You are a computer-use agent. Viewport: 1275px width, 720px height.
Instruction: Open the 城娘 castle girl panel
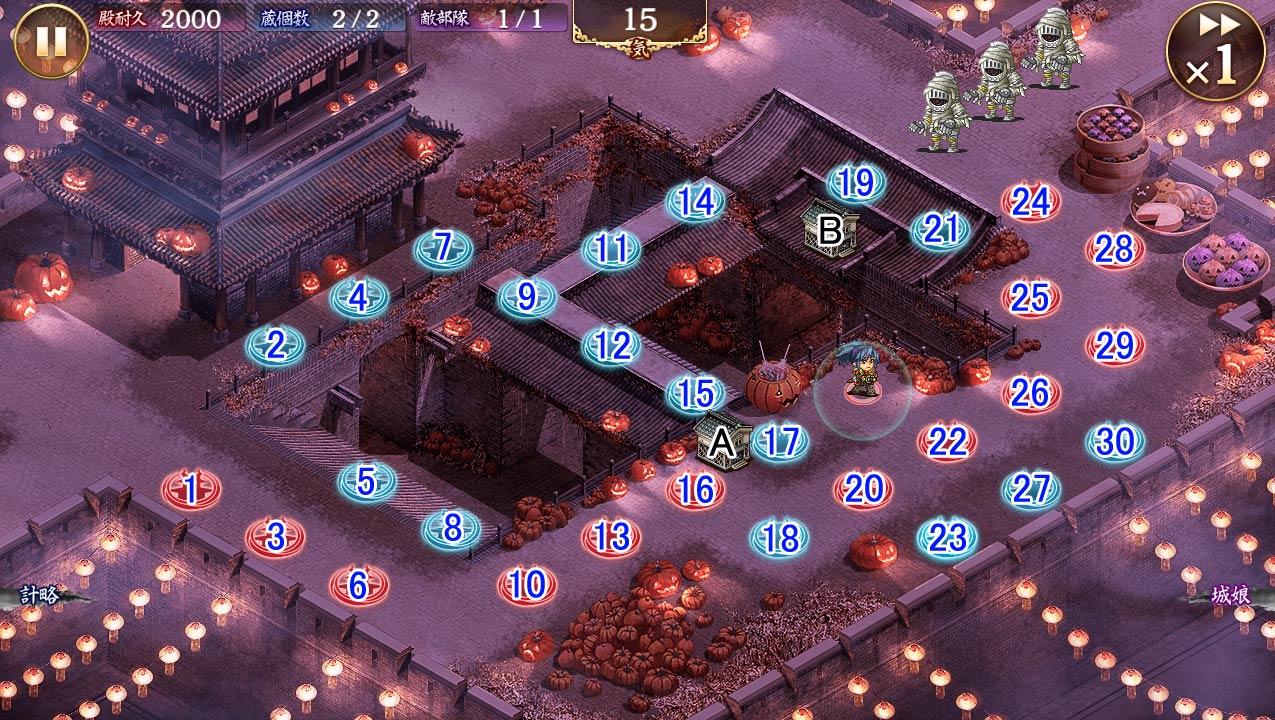pyautogui.click(x=1229, y=596)
